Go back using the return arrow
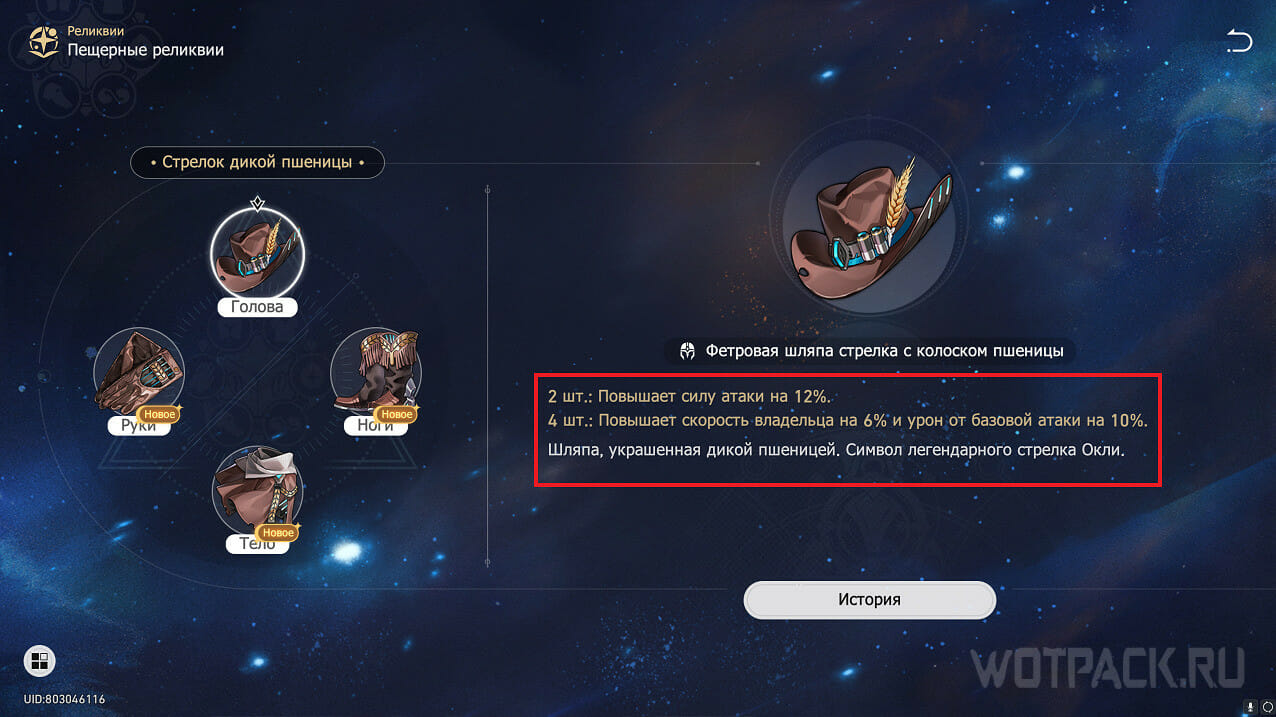Image resolution: width=1276 pixels, height=717 pixels. 1239,41
